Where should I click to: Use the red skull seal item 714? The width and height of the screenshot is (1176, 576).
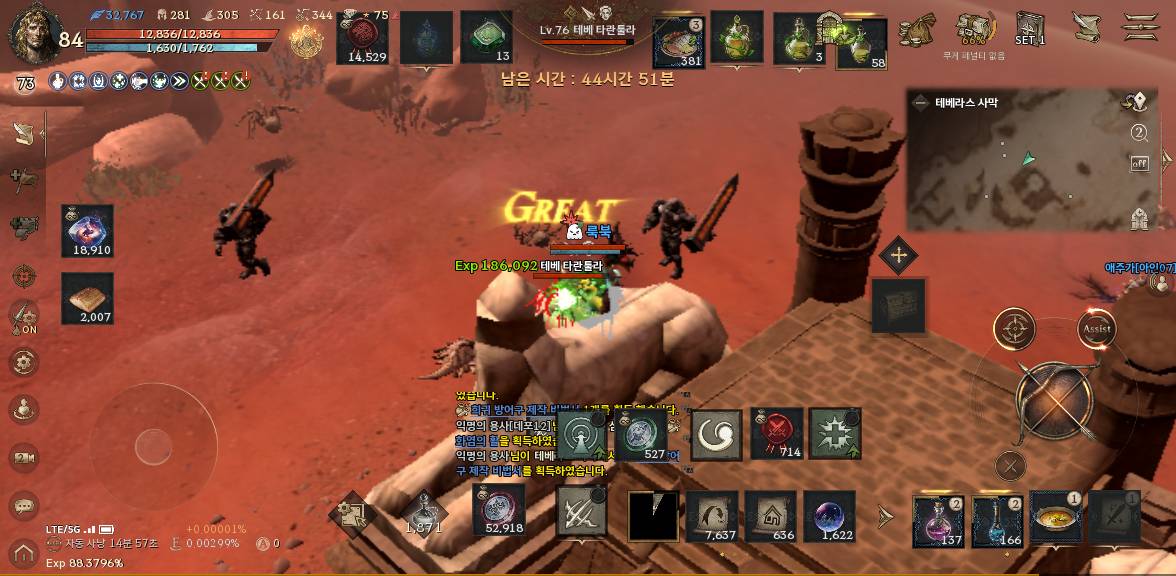tap(776, 434)
